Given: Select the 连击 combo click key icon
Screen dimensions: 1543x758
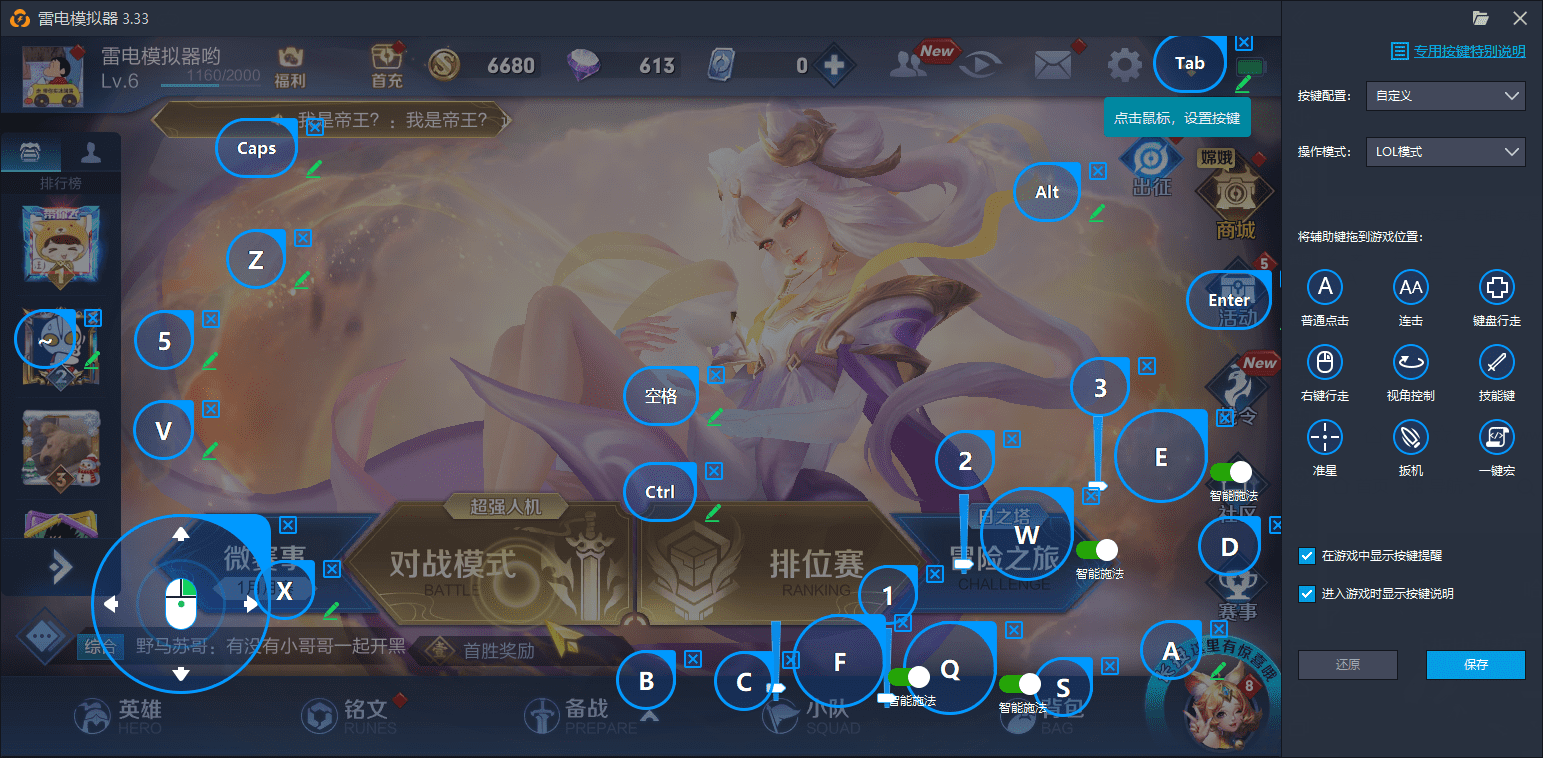Looking at the screenshot, I should pos(1410,287).
